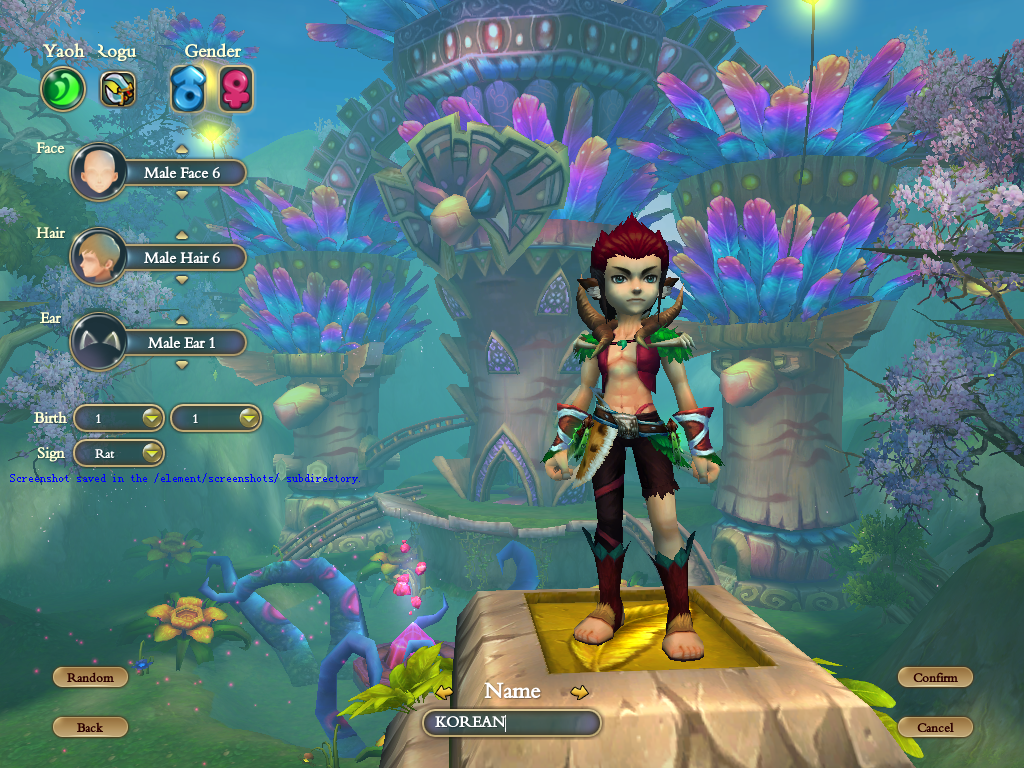Confirm the character creation
The height and width of the screenshot is (768, 1024).
935,677
